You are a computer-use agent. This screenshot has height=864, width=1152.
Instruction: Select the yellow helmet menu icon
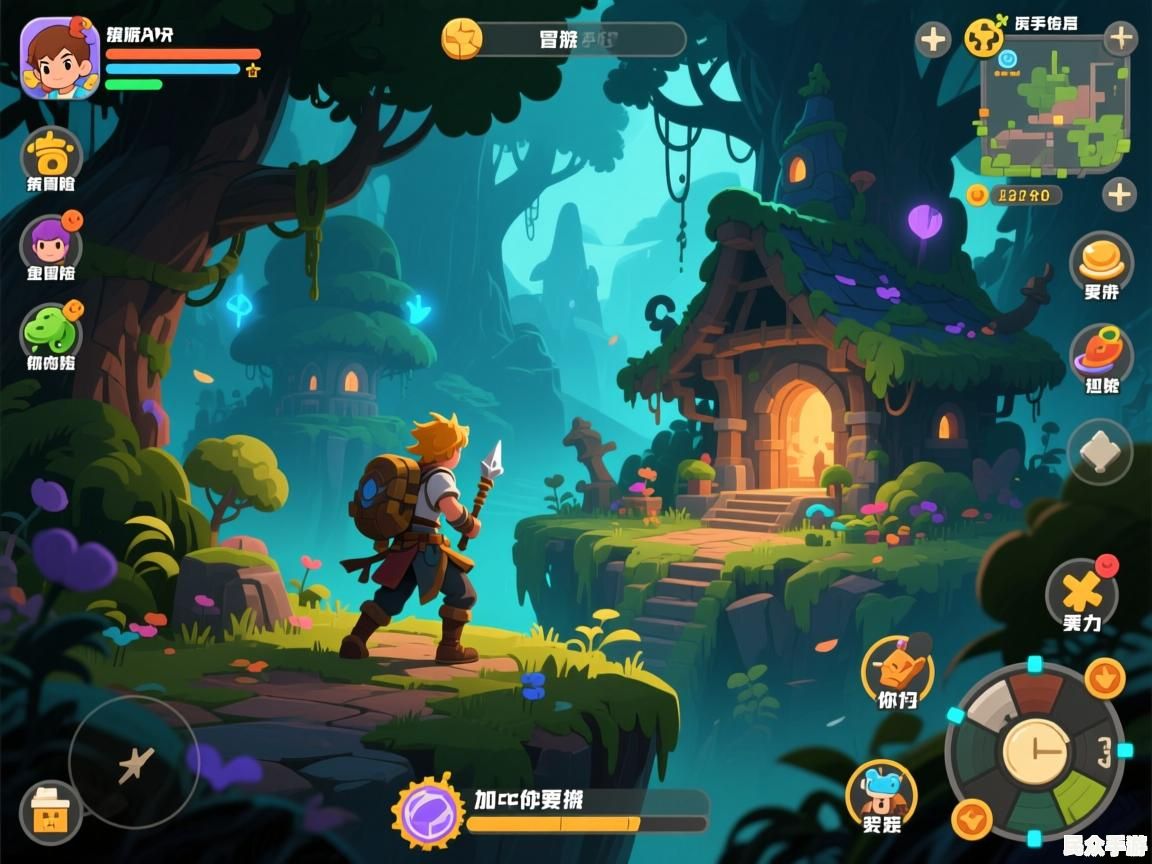[x=50, y=155]
